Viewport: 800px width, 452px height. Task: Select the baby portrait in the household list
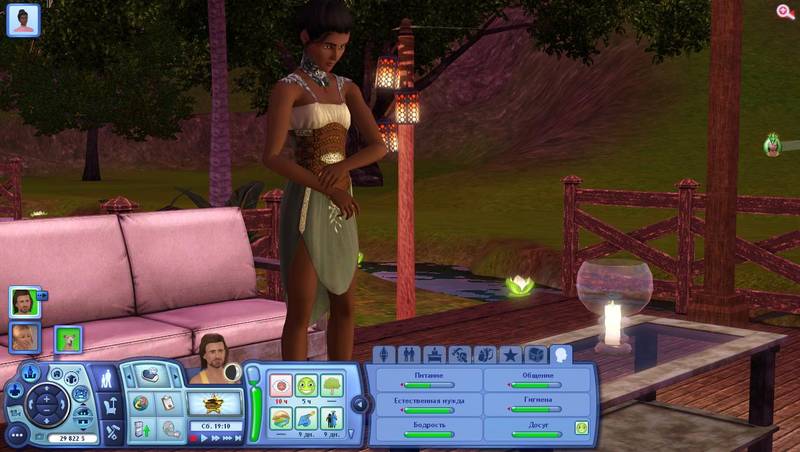click(x=24, y=337)
